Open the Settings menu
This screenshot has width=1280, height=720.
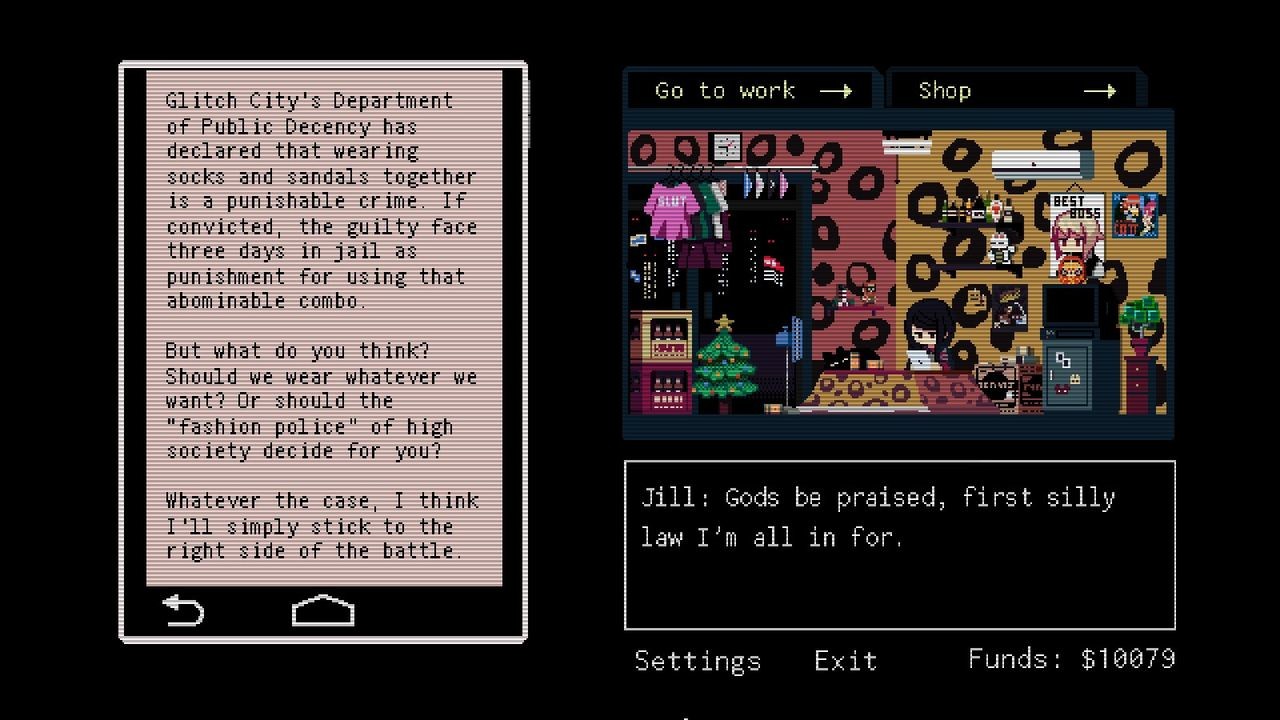click(x=697, y=660)
